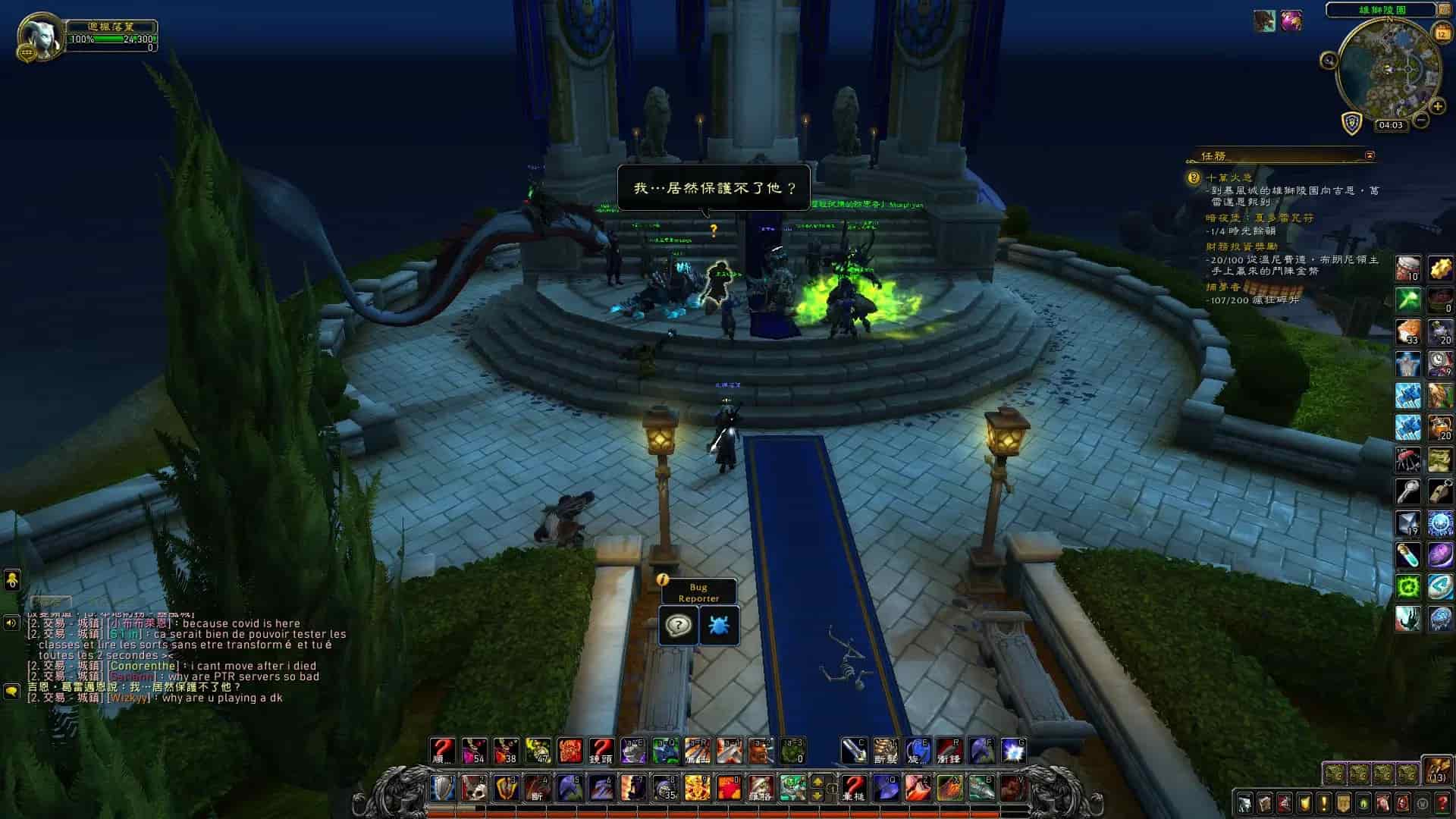Open the red question mark help micro button
The height and width of the screenshot is (819, 1456).
click(x=1442, y=803)
